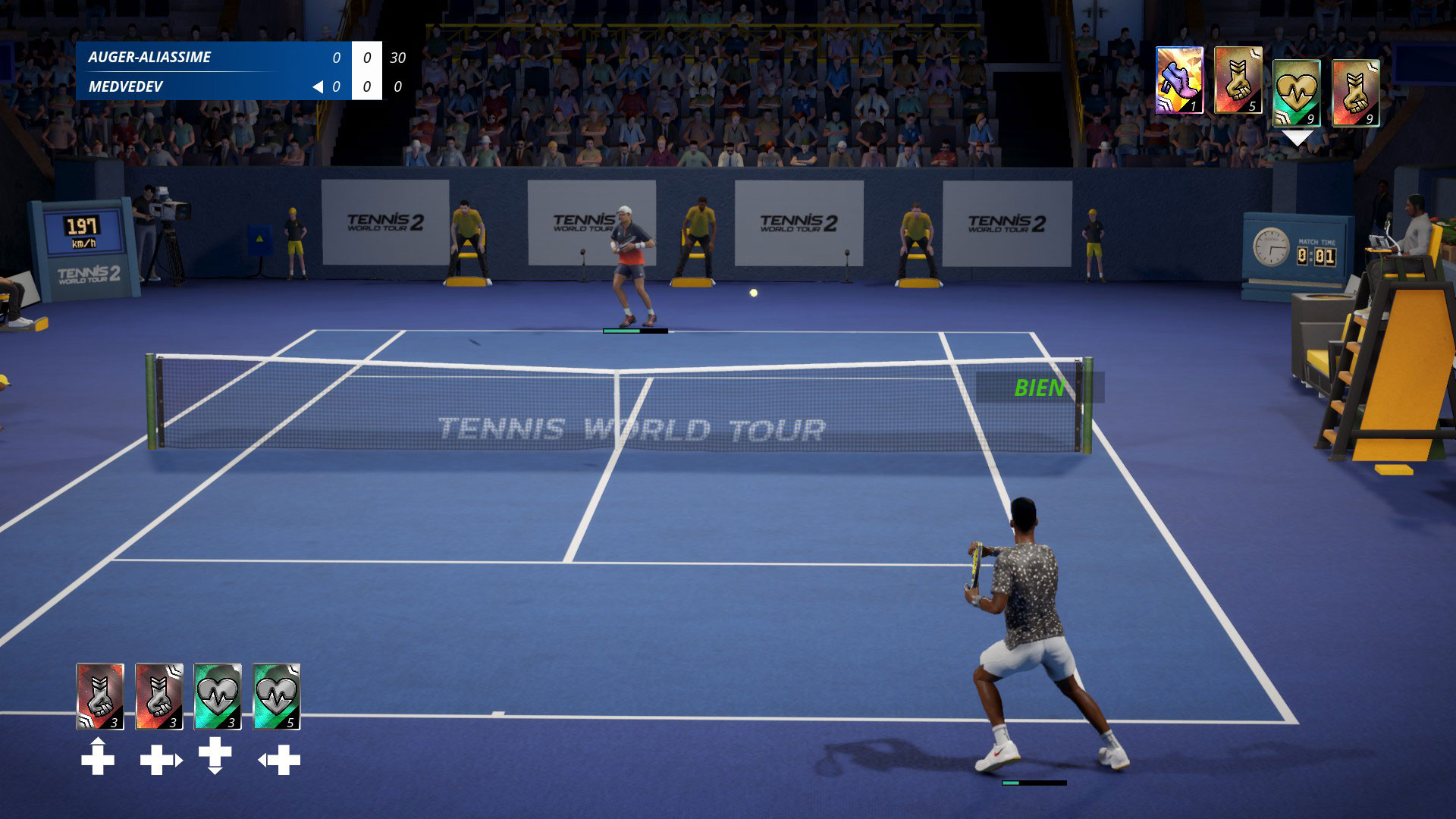The height and width of the screenshot is (819, 1456).
Task: Select the purple shoe skill card
Action: [x=1179, y=80]
